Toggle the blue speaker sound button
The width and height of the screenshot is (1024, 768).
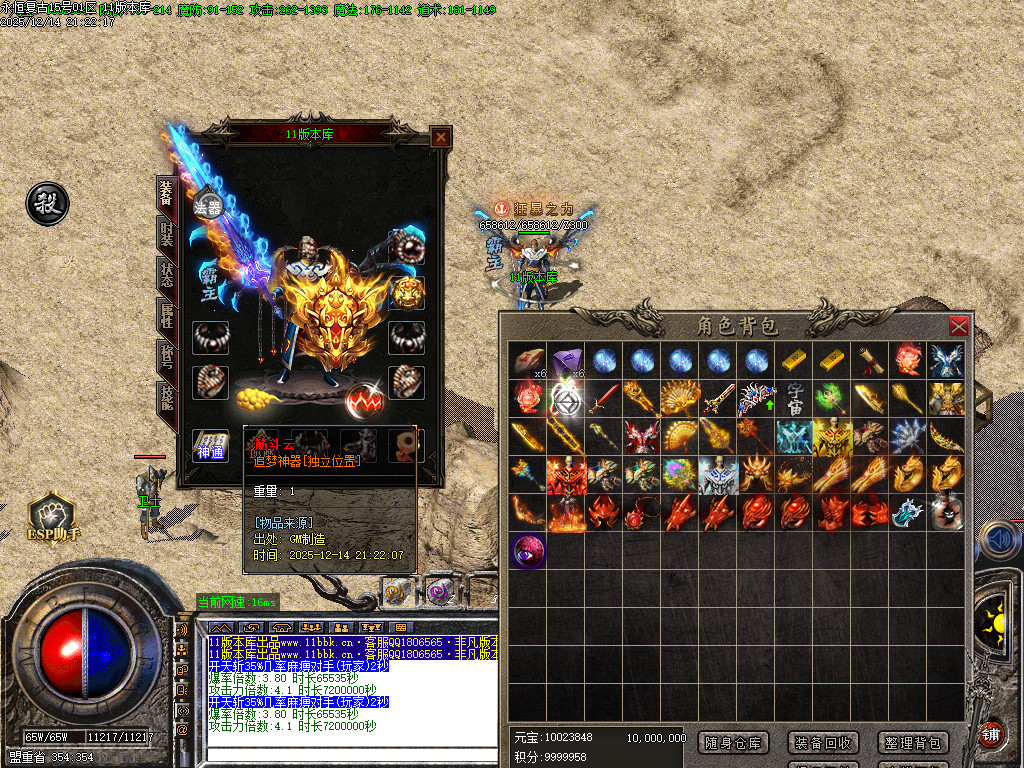pyautogui.click(x=995, y=538)
